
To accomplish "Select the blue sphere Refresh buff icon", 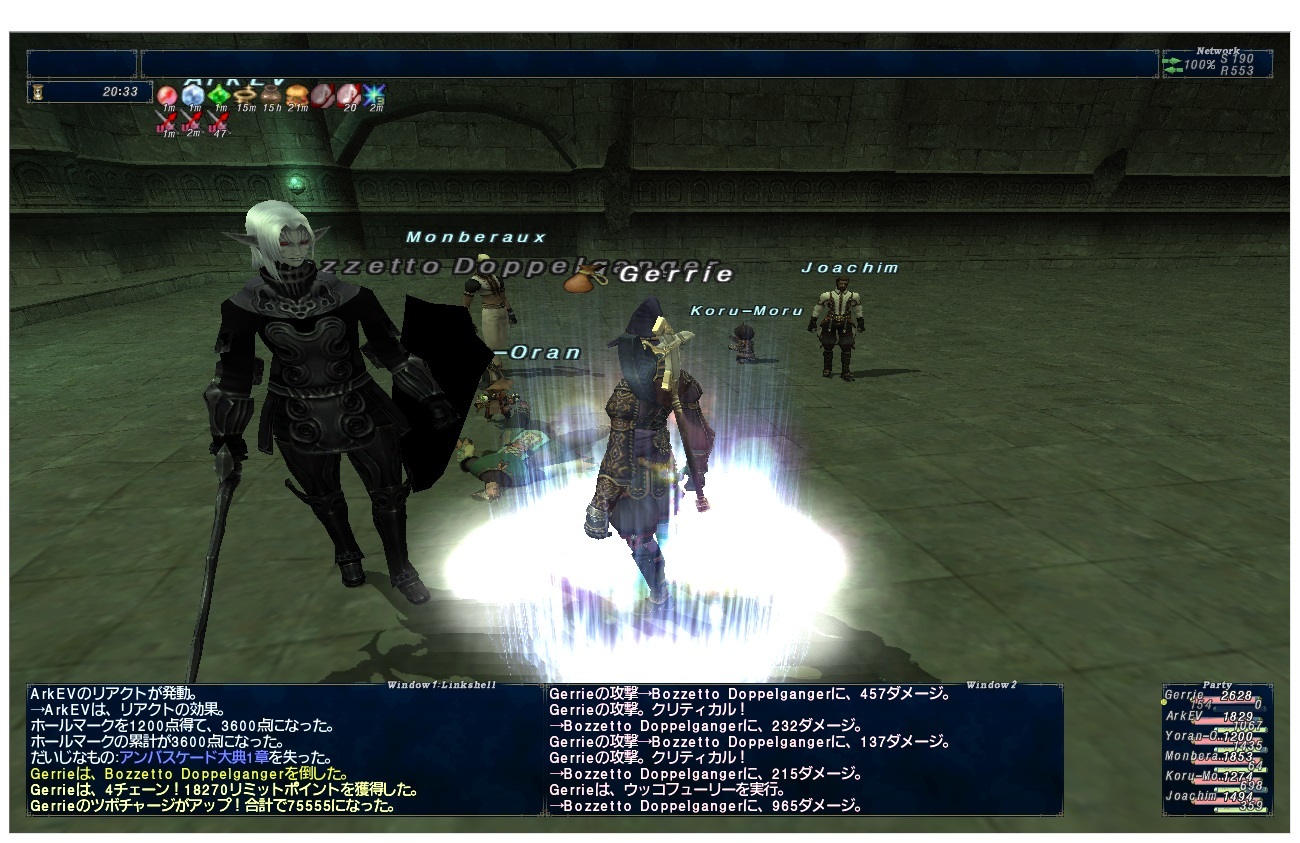I will coord(191,94).
